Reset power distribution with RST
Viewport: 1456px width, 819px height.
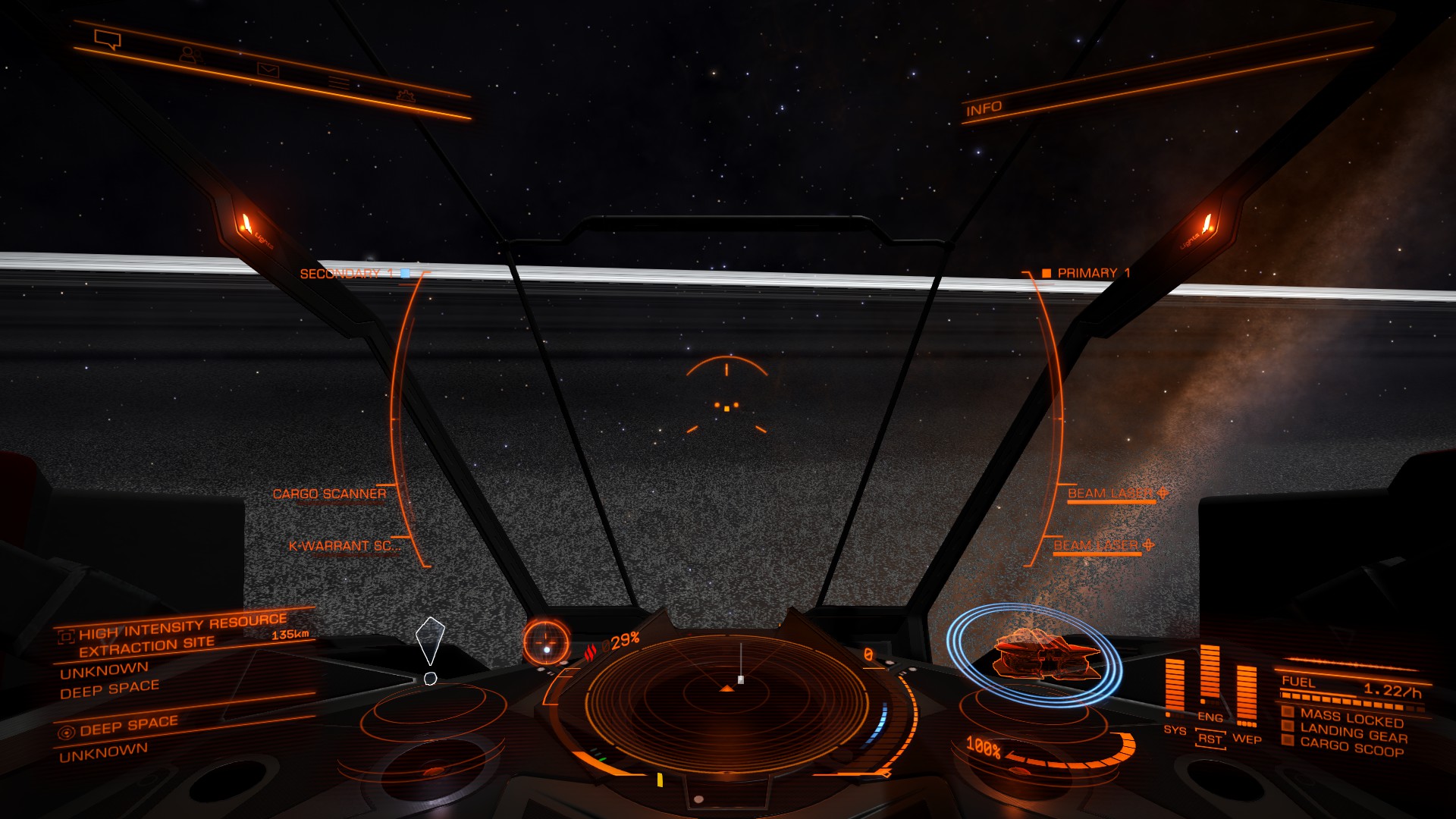pos(1210,739)
